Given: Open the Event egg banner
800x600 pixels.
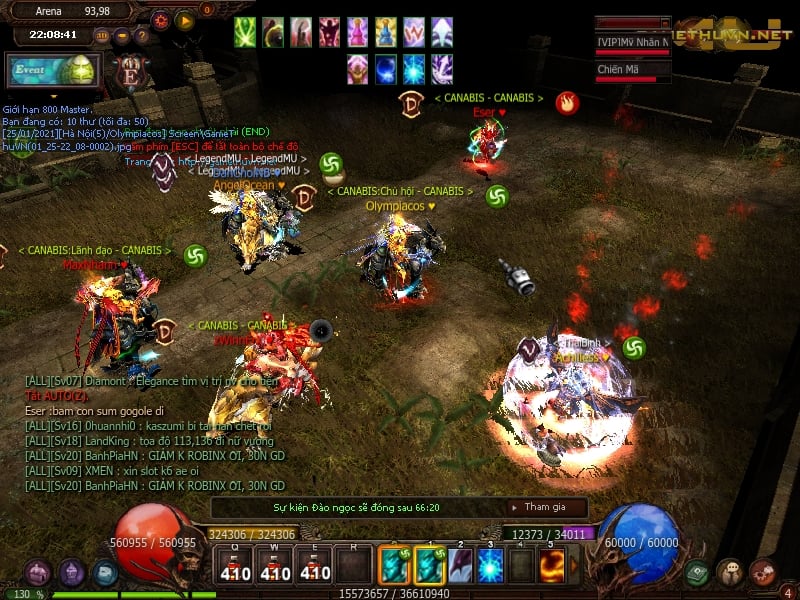Looking at the screenshot, I should [x=51, y=72].
